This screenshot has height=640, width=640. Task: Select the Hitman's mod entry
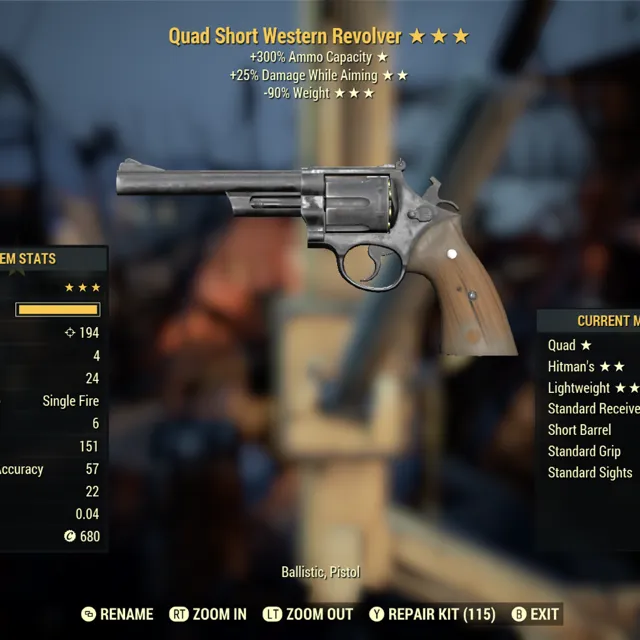(586, 367)
